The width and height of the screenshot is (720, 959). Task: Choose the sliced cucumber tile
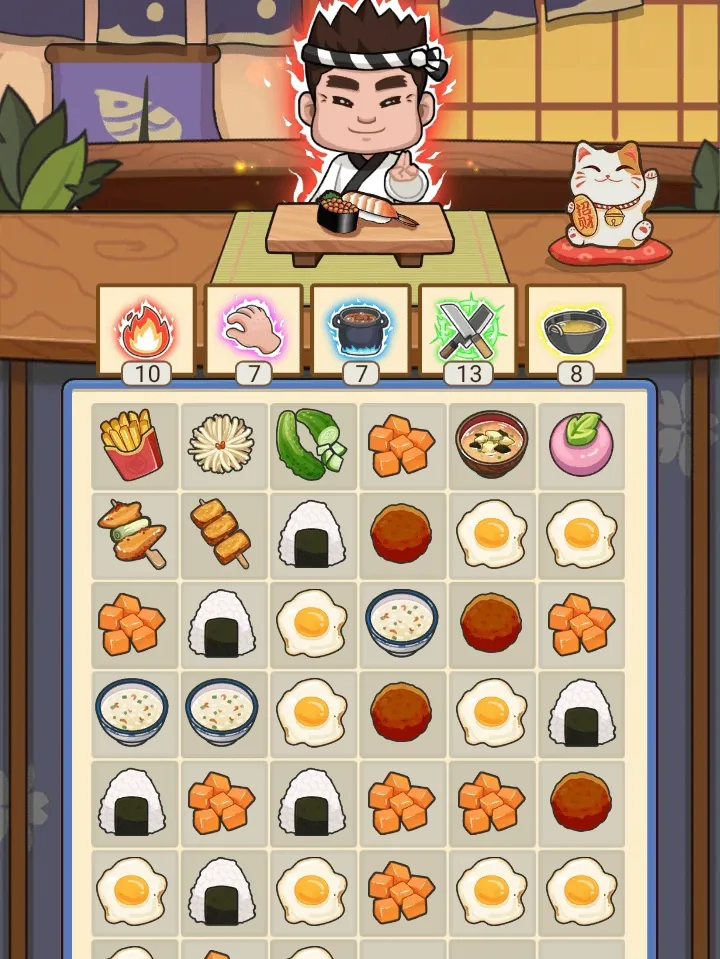(311, 445)
